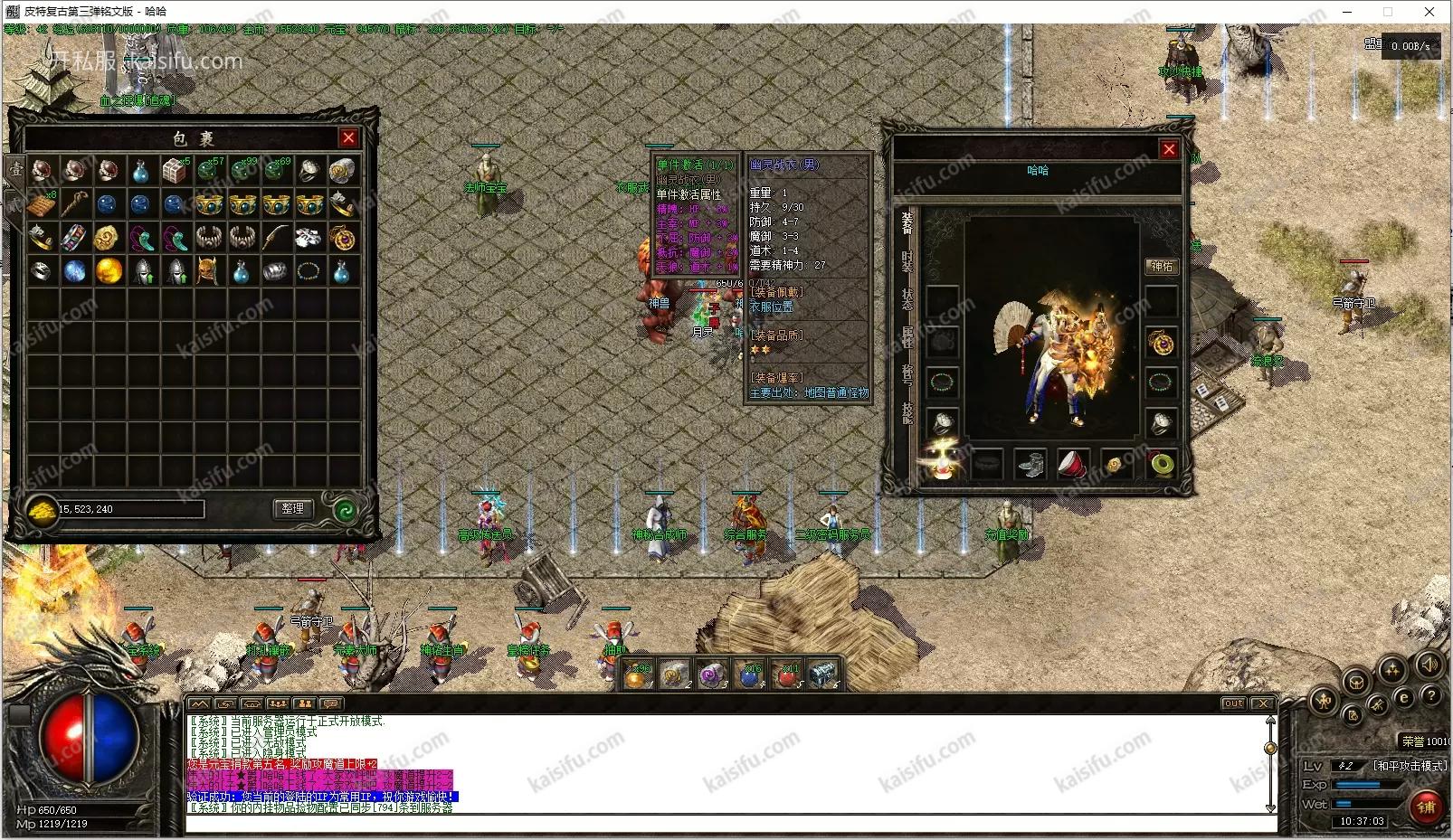1453x840 pixels.
Task: Close the game window
Action: 1429,12
